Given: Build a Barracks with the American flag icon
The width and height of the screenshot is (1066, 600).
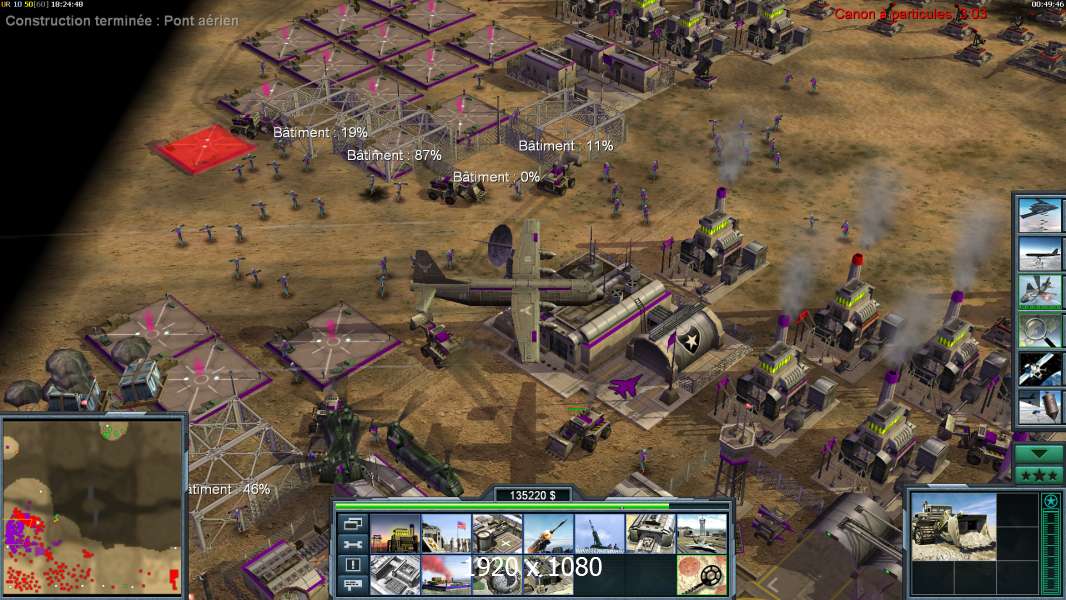Looking at the screenshot, I should (446, 534).
